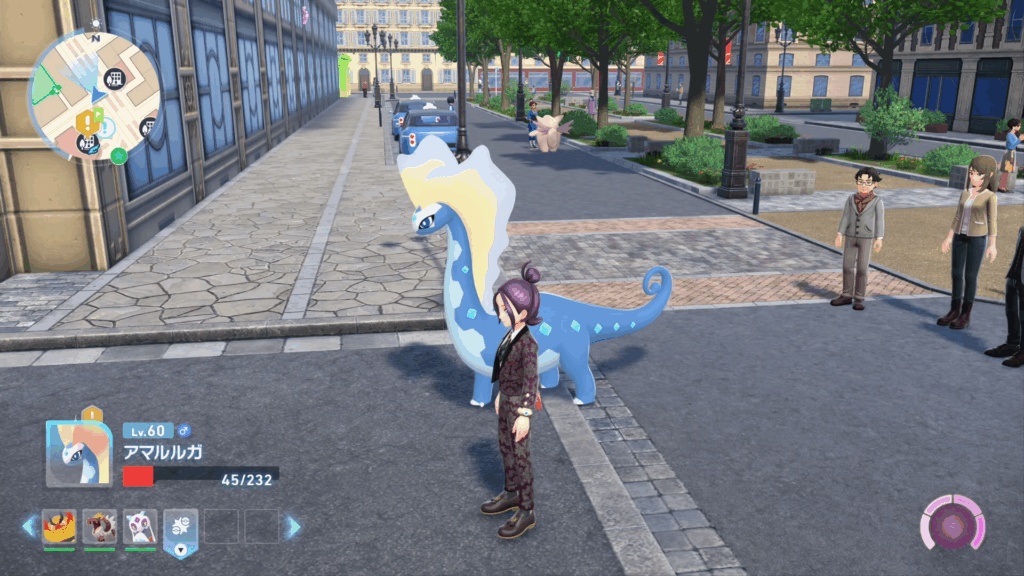Screen dimensions: 1024x576
Task: Click the Aurorus portrait in the party panel
Action: point(79,453)
